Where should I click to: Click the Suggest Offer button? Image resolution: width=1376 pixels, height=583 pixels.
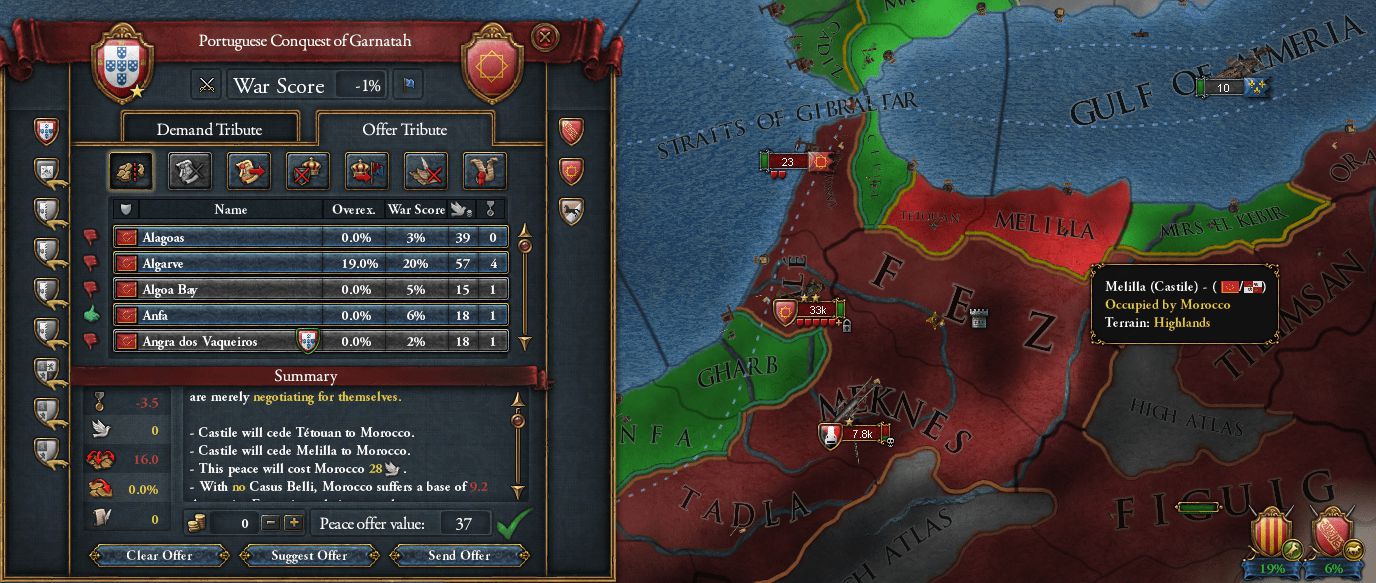309,555
